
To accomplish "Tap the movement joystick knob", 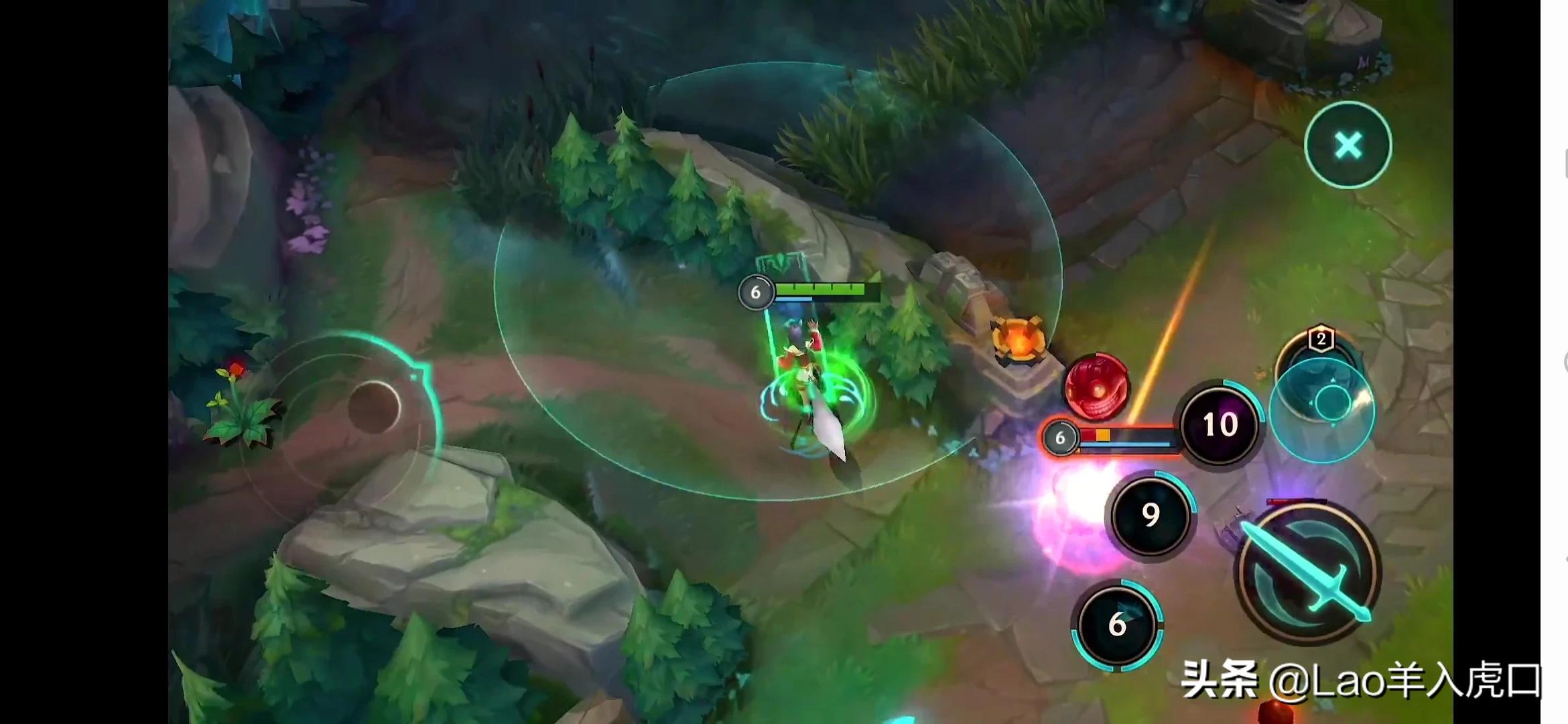I will (374, 406).
